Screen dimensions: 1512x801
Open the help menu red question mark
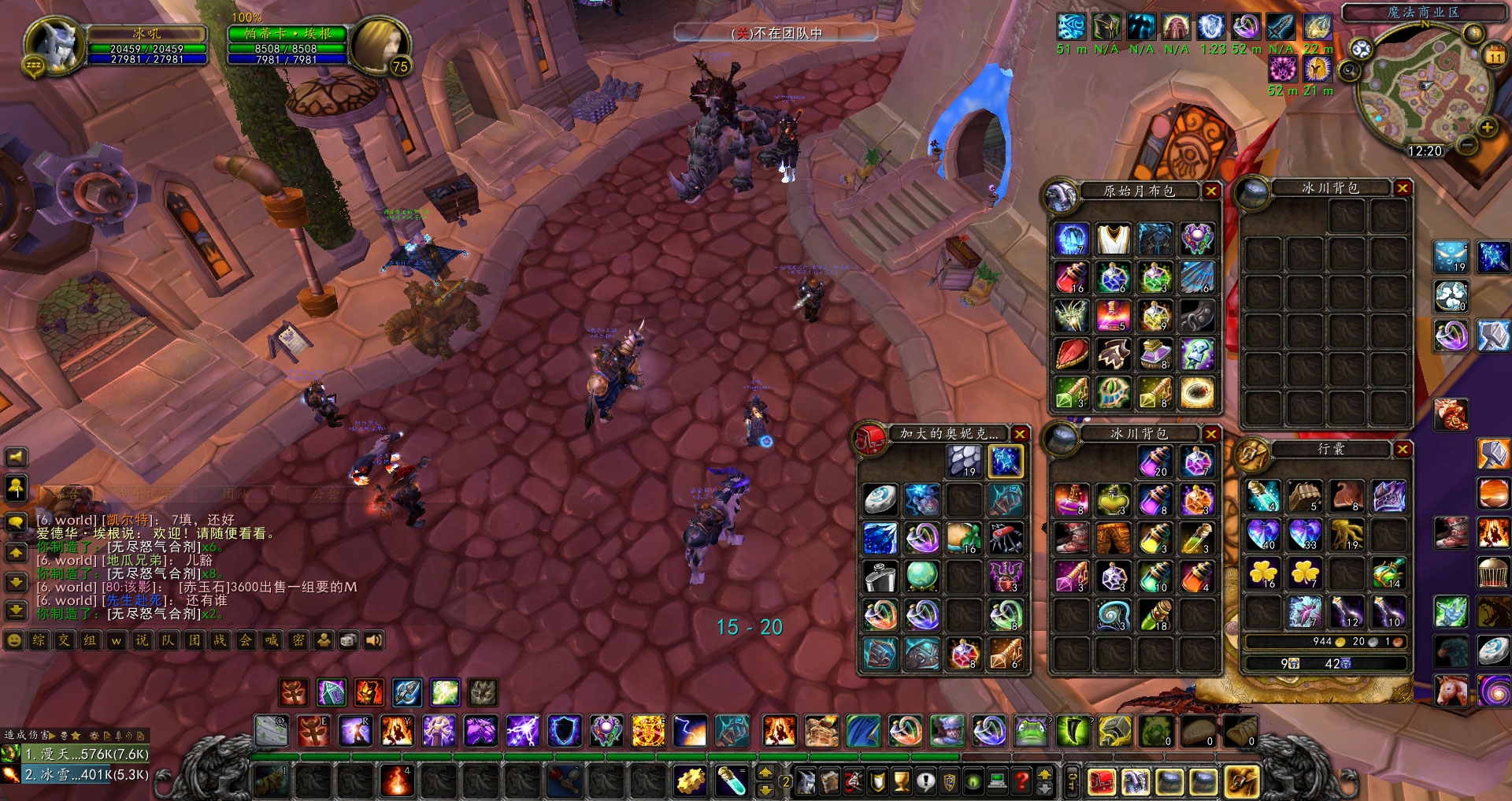[x=1021, y=781]
